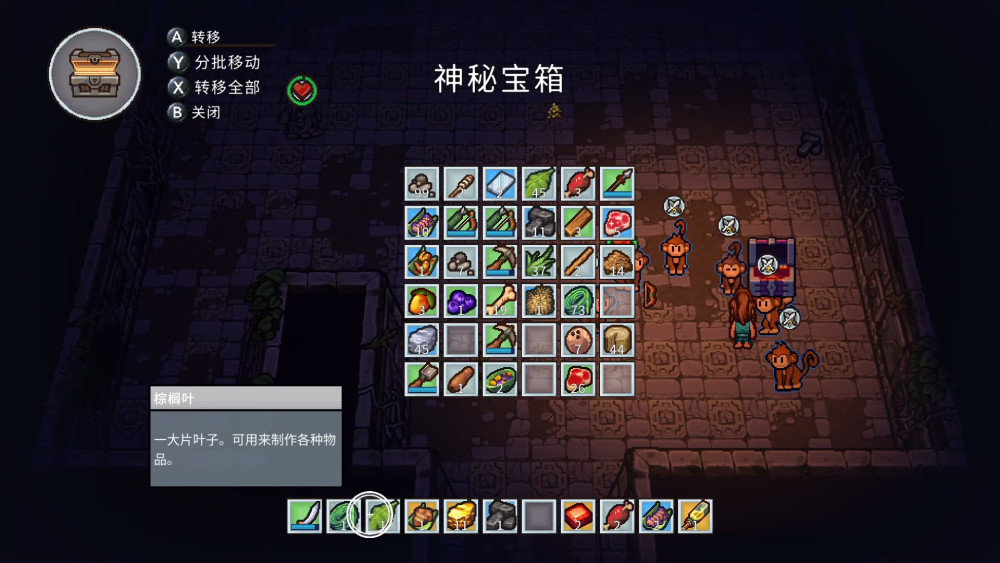Choose the purple berries slot
The image size is (1000, 563).
click(x=461, y=300)
